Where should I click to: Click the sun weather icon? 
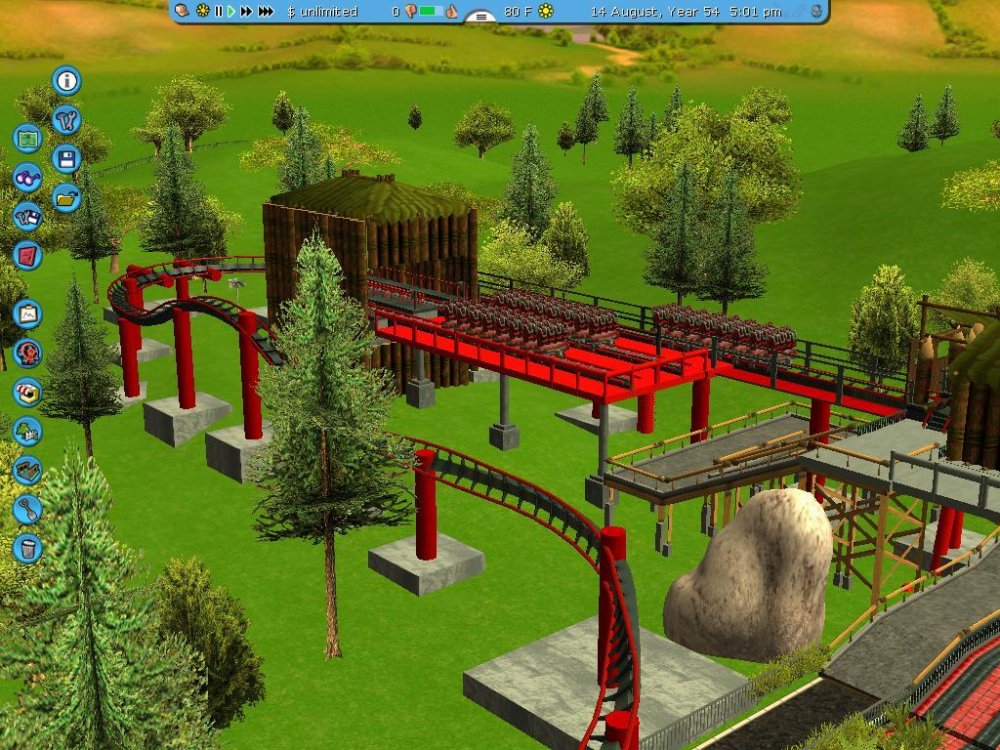pyautogui.click(x=546, y=11)
